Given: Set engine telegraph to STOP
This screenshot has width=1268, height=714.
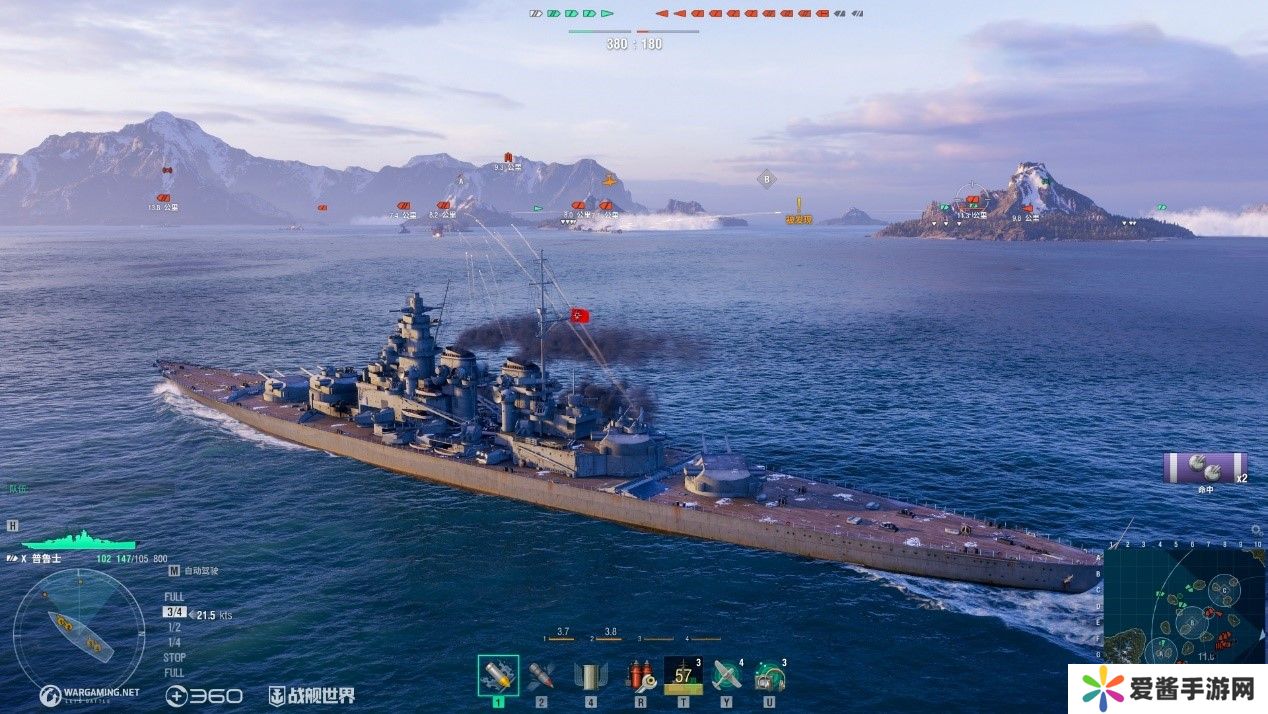Looking at the screenshot, I should pyautogui.click(x=174, y=657).
